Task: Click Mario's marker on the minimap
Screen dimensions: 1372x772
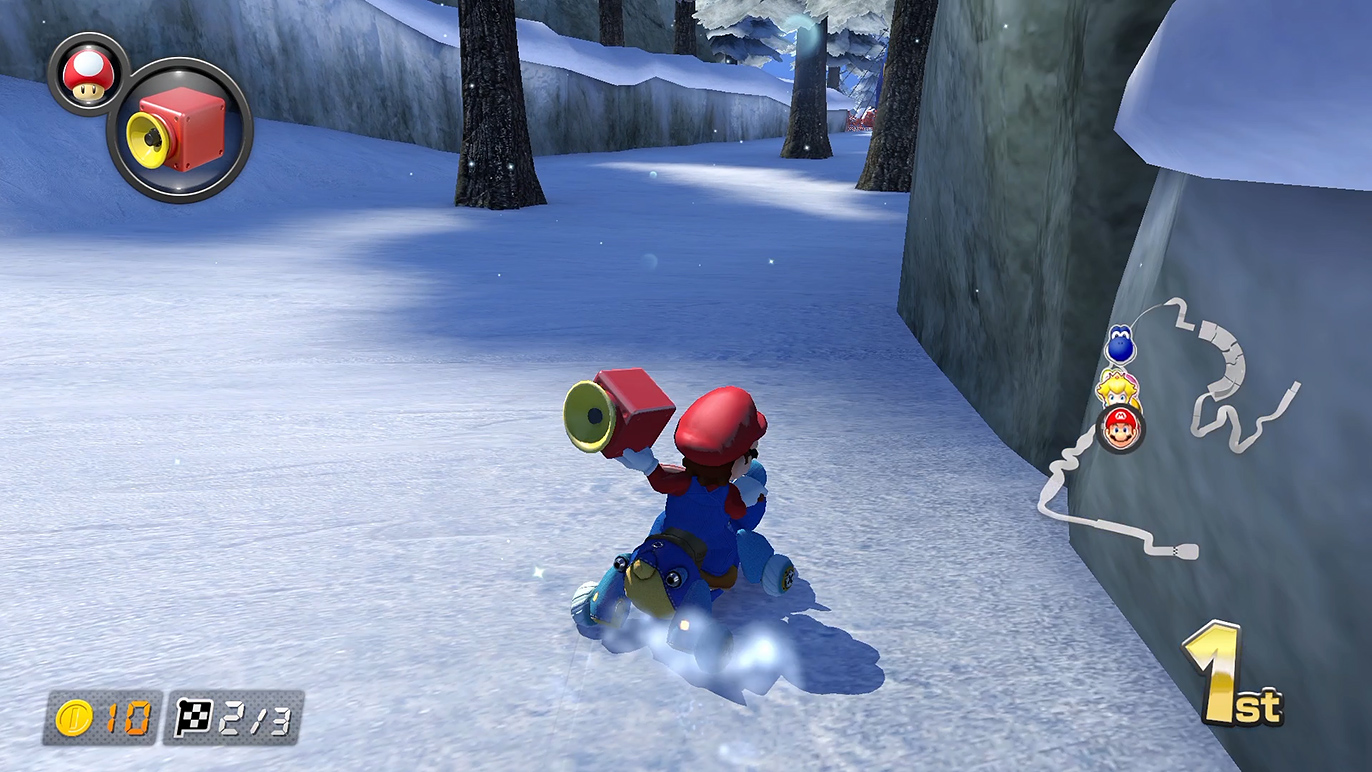Action: (1121, 429)
